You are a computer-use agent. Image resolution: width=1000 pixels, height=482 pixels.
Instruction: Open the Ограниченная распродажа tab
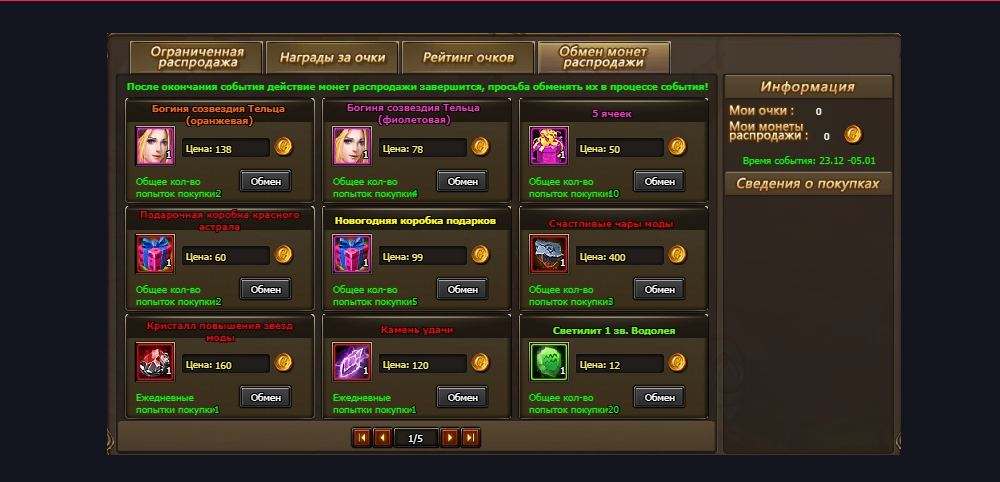pos(196,57)
